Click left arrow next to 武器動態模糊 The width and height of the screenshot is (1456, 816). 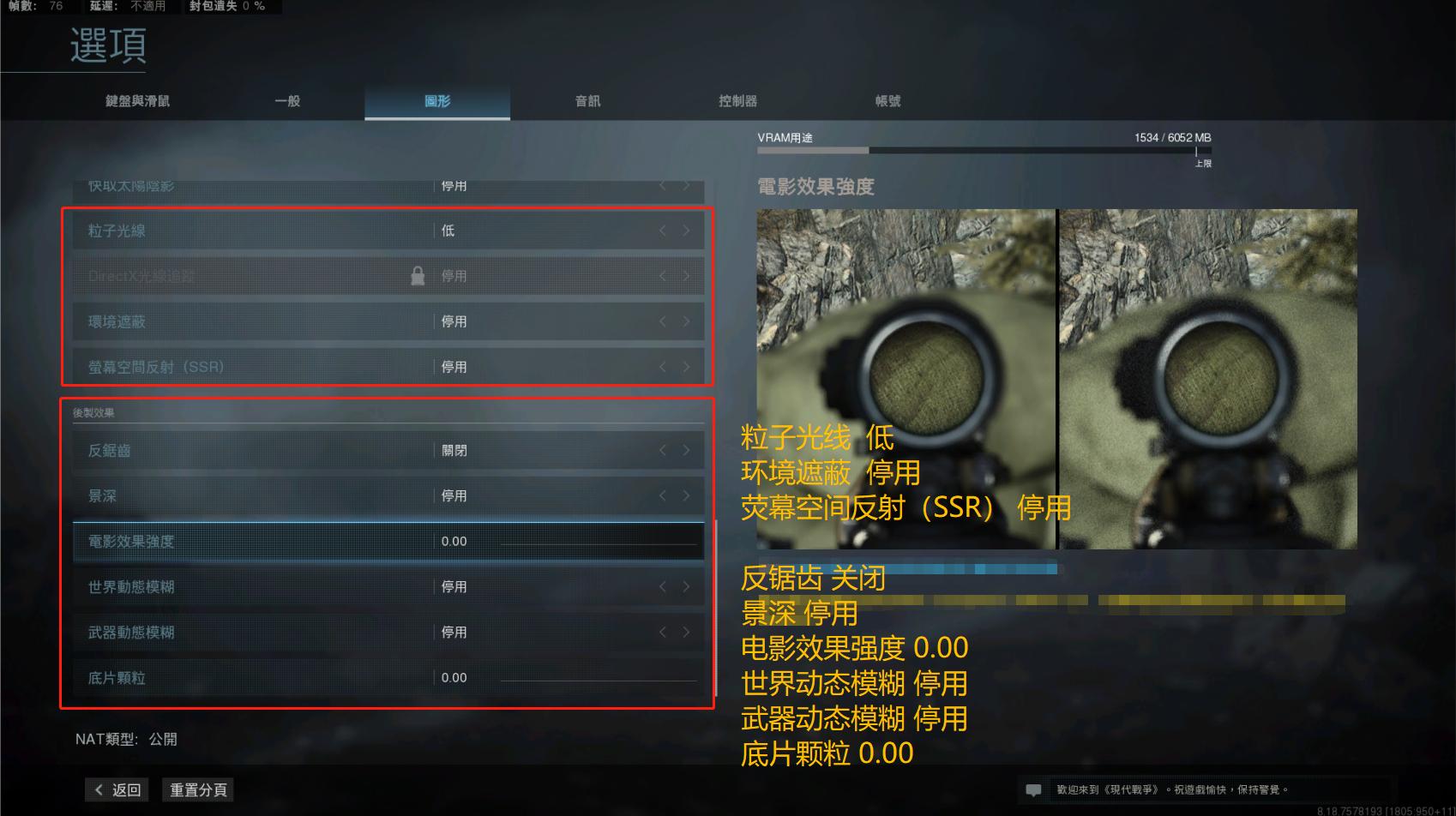pos(663,633)
